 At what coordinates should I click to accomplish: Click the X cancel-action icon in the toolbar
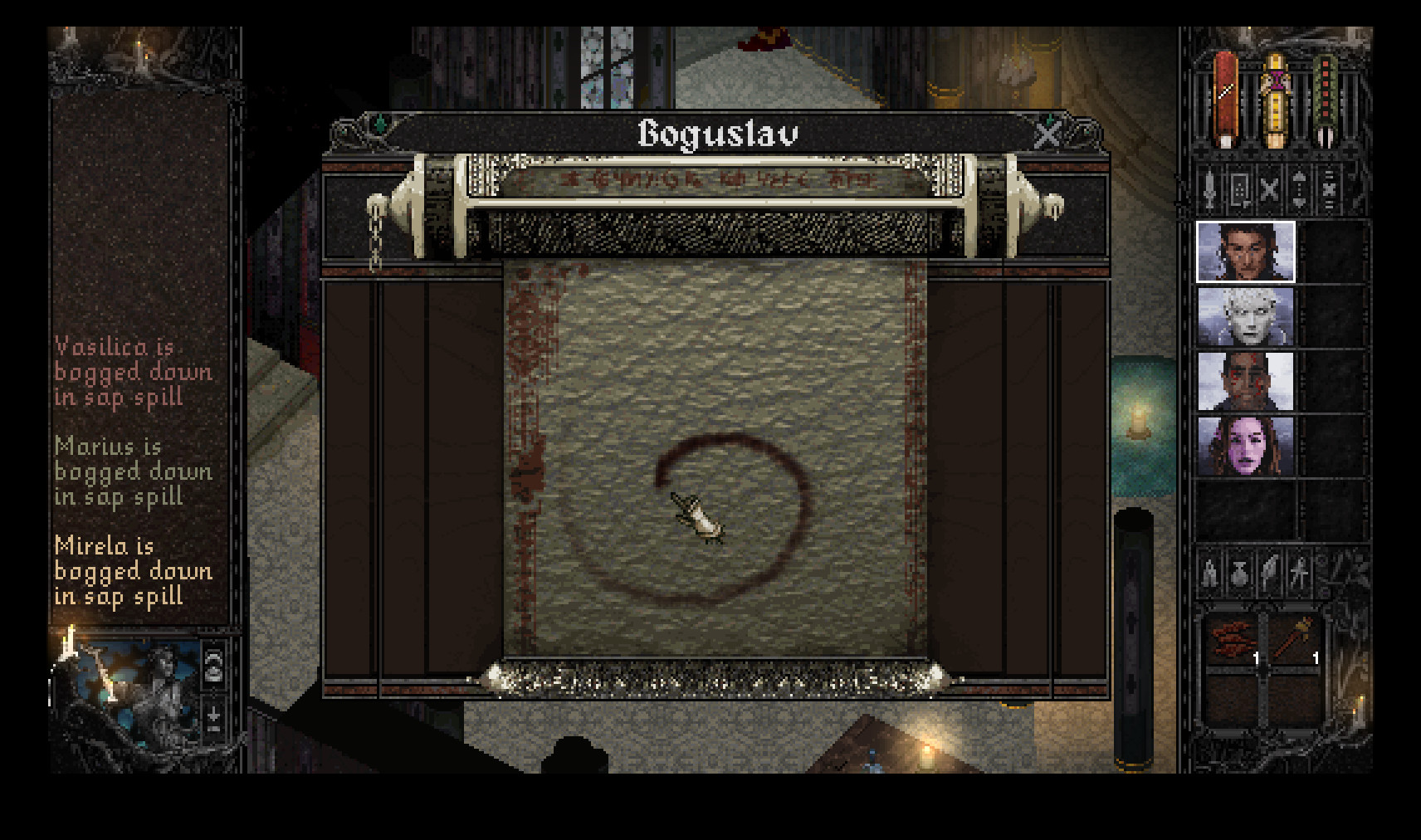tap(1271, 189)
